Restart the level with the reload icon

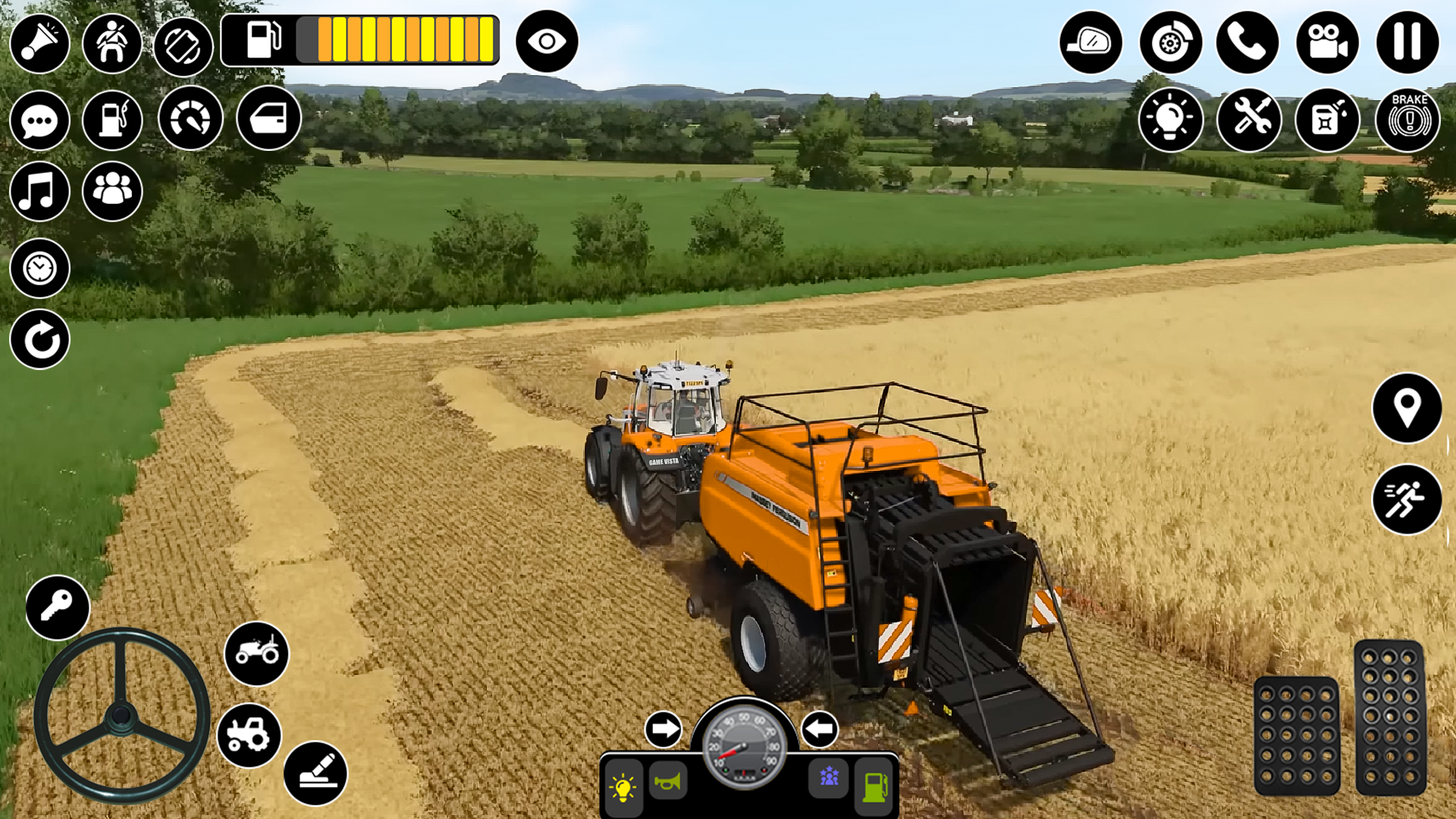[x=40, y=340]
